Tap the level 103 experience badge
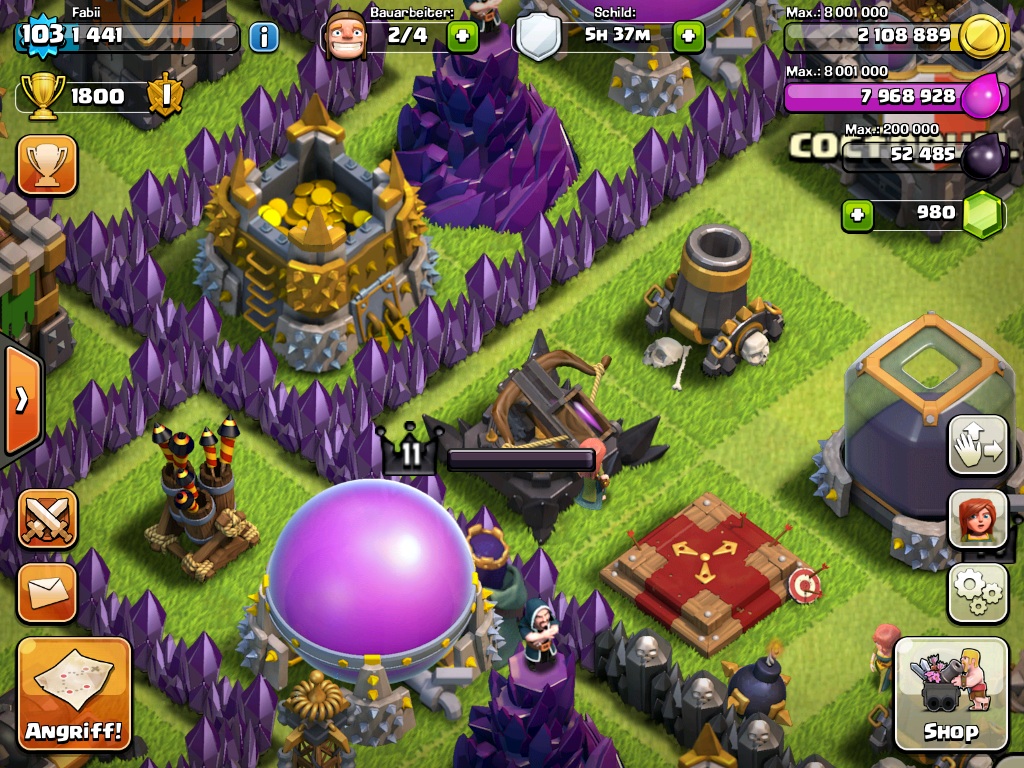 coord(41,36)
